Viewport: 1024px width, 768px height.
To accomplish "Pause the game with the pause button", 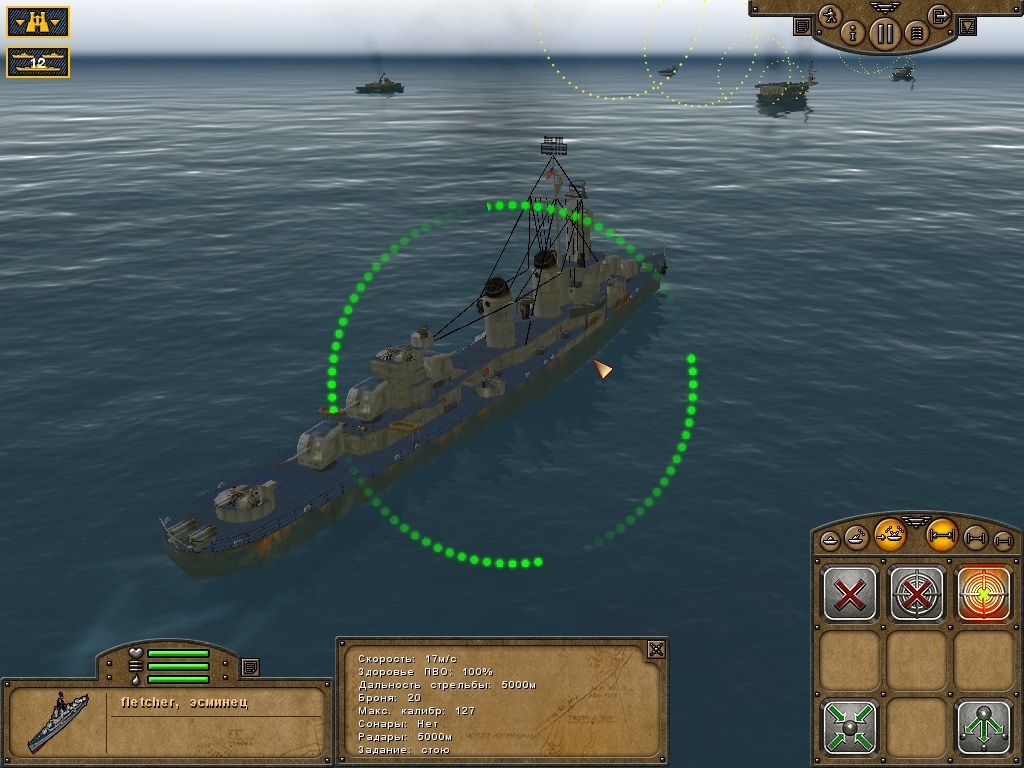I will [x=884, y=33].
